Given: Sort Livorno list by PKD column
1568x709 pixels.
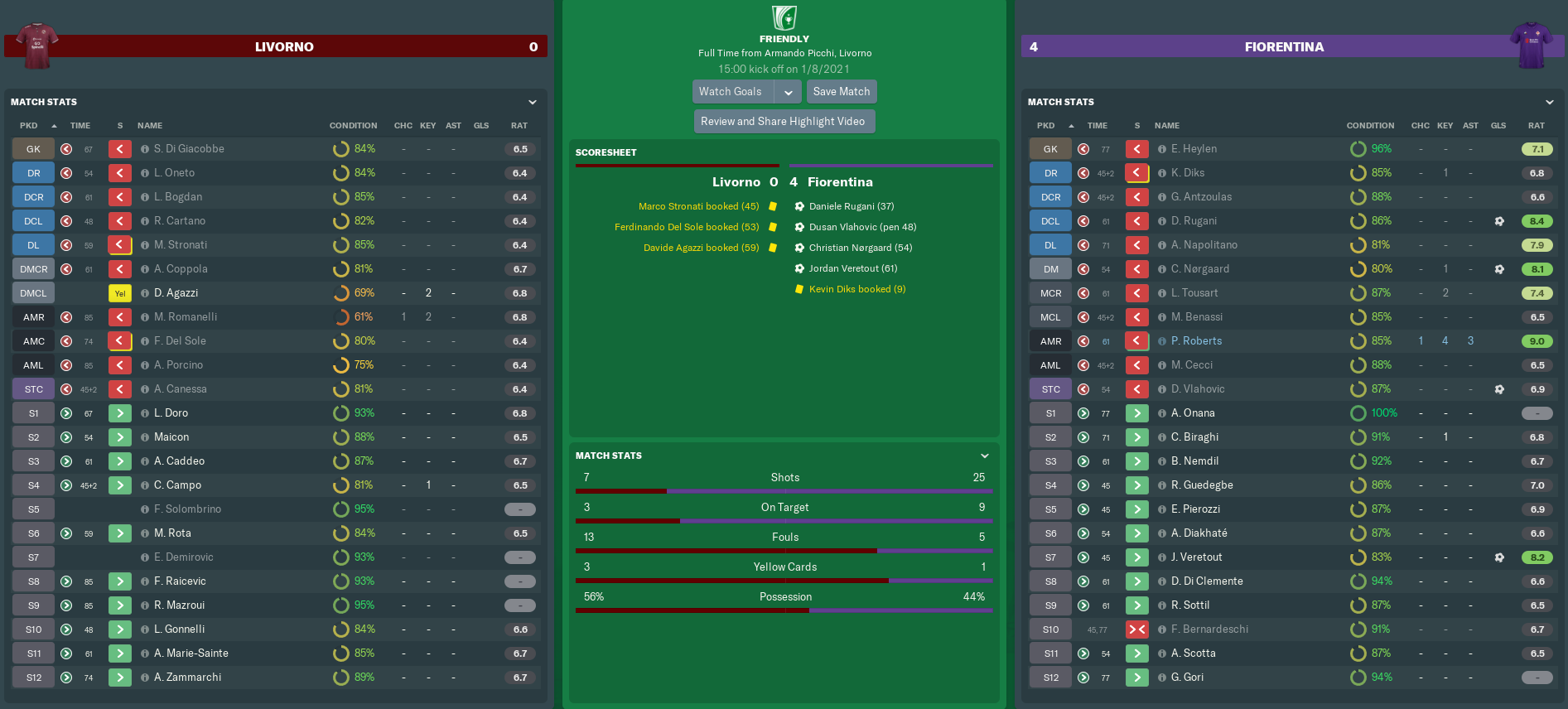Looking at the screenshot, I should (x=29, y=126).
